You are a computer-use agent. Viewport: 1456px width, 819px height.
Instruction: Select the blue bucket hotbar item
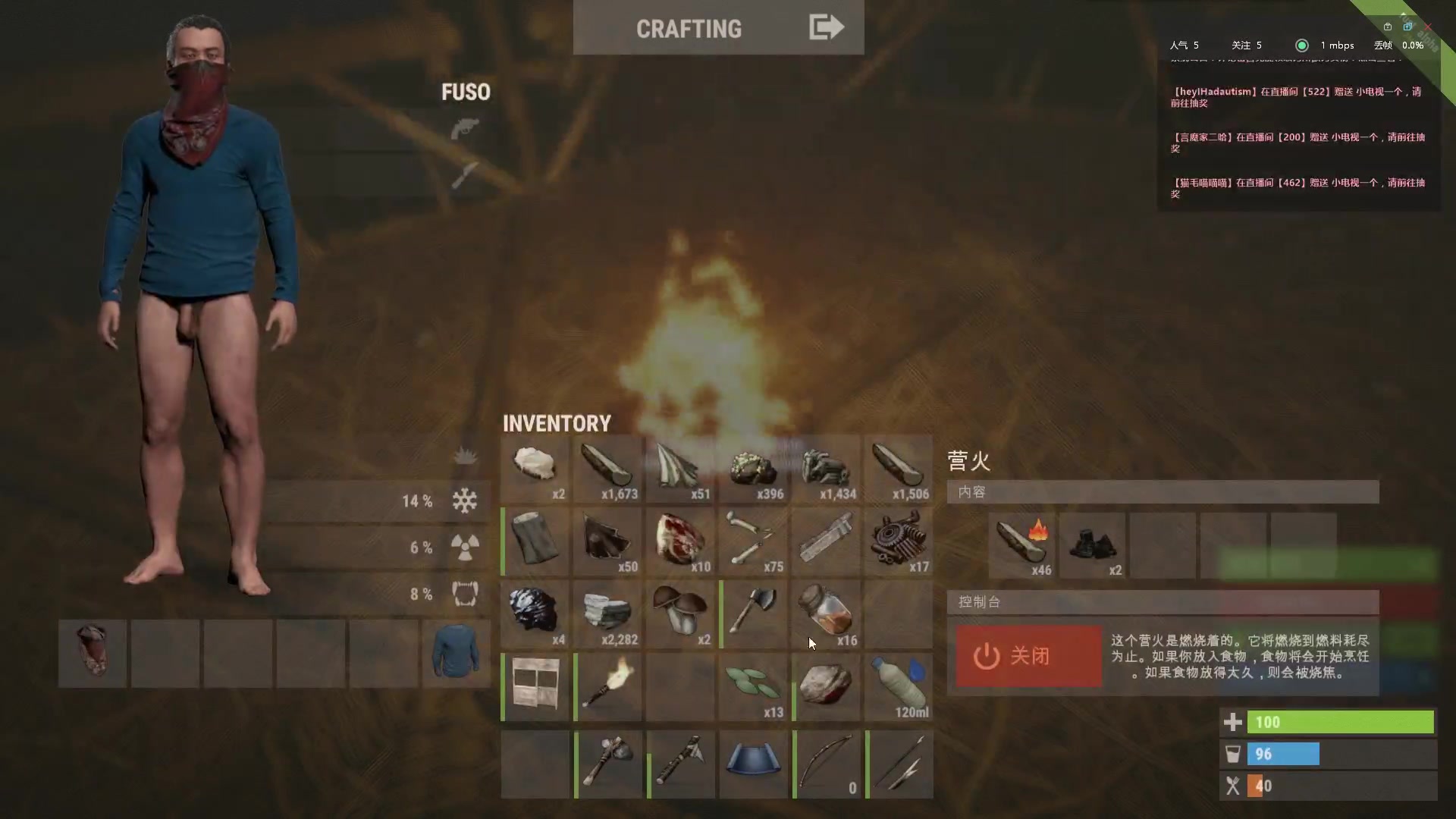click(754, 763)
